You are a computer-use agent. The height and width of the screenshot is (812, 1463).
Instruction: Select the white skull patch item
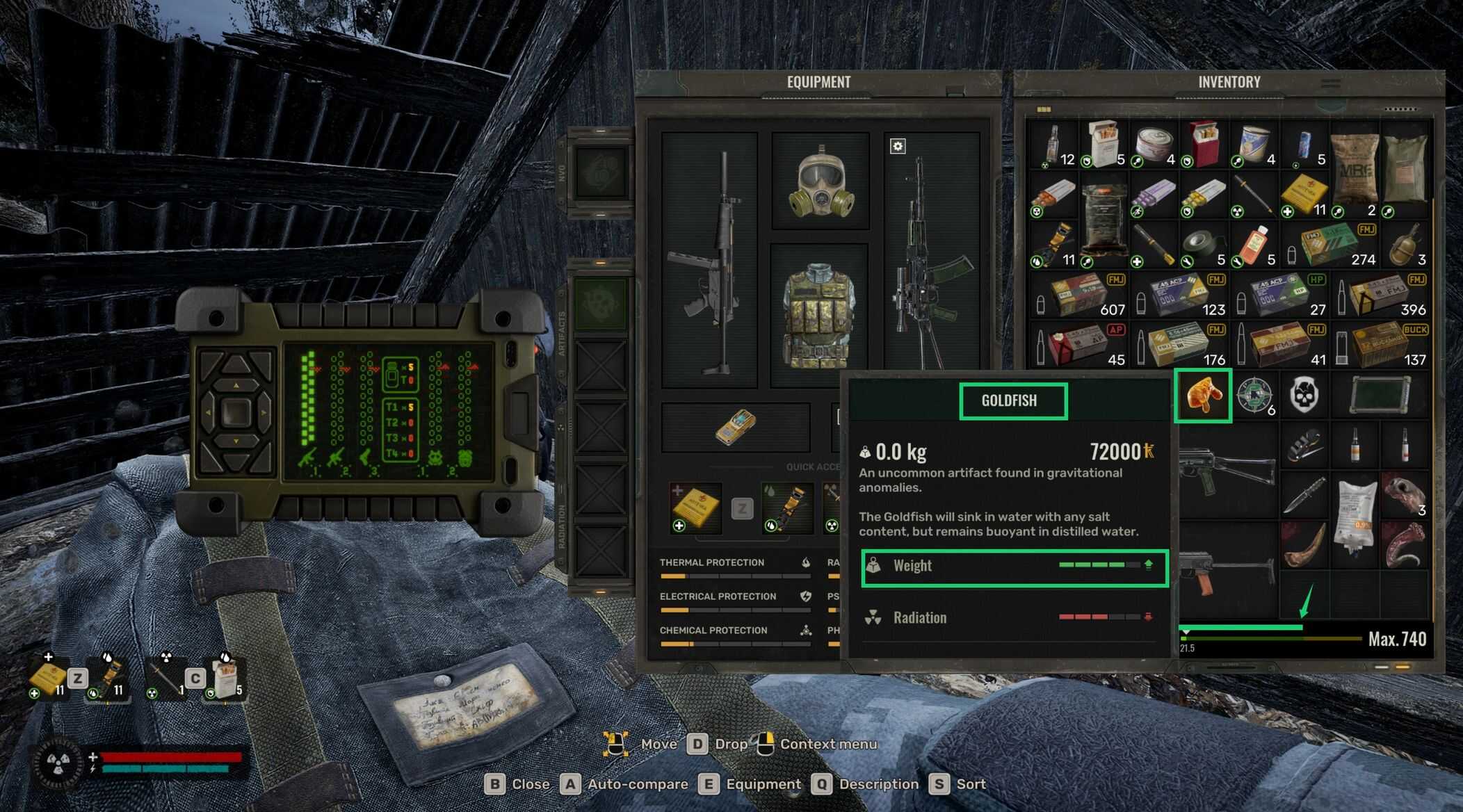point(1304,396)
